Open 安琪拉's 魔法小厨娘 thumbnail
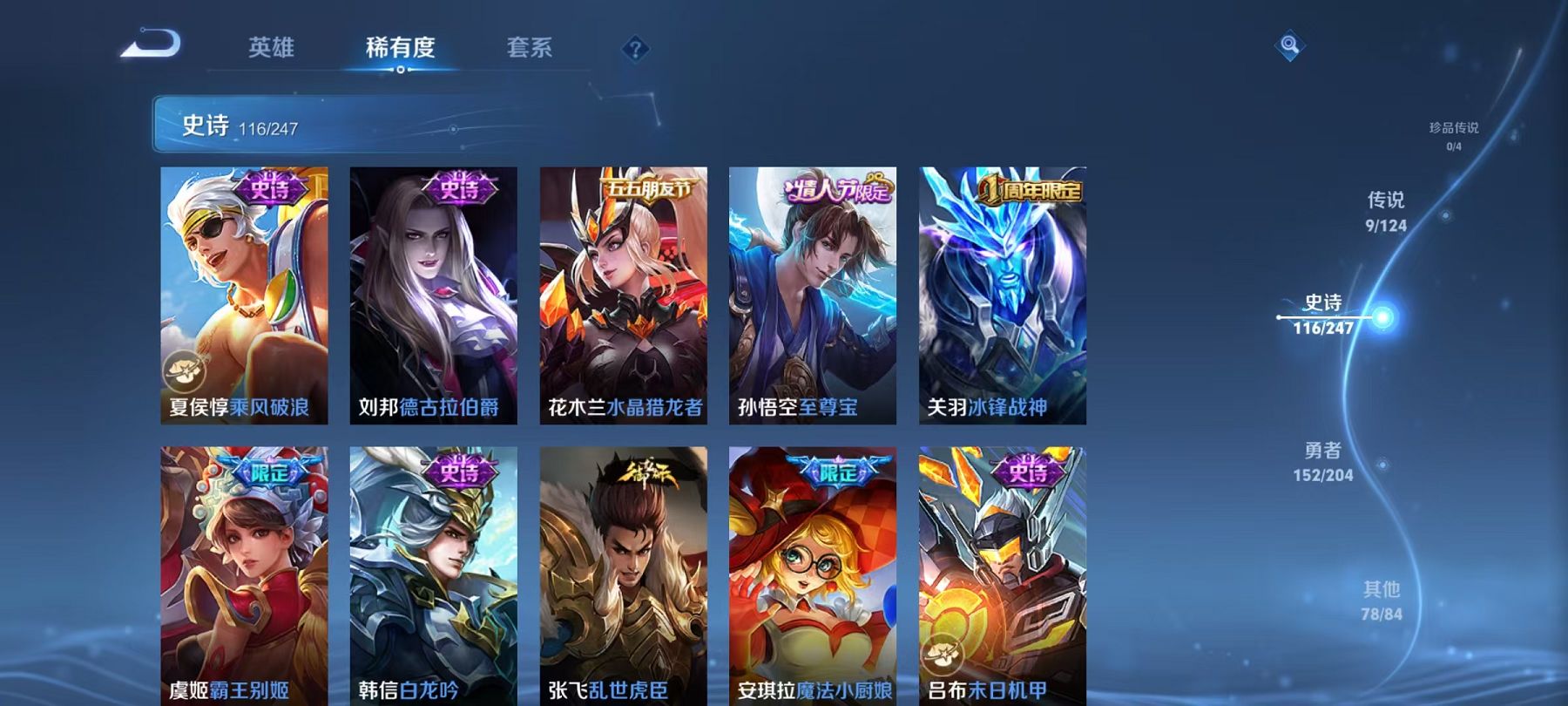The height and width of the screenshot is (706, 1568). tap(813, 575)
